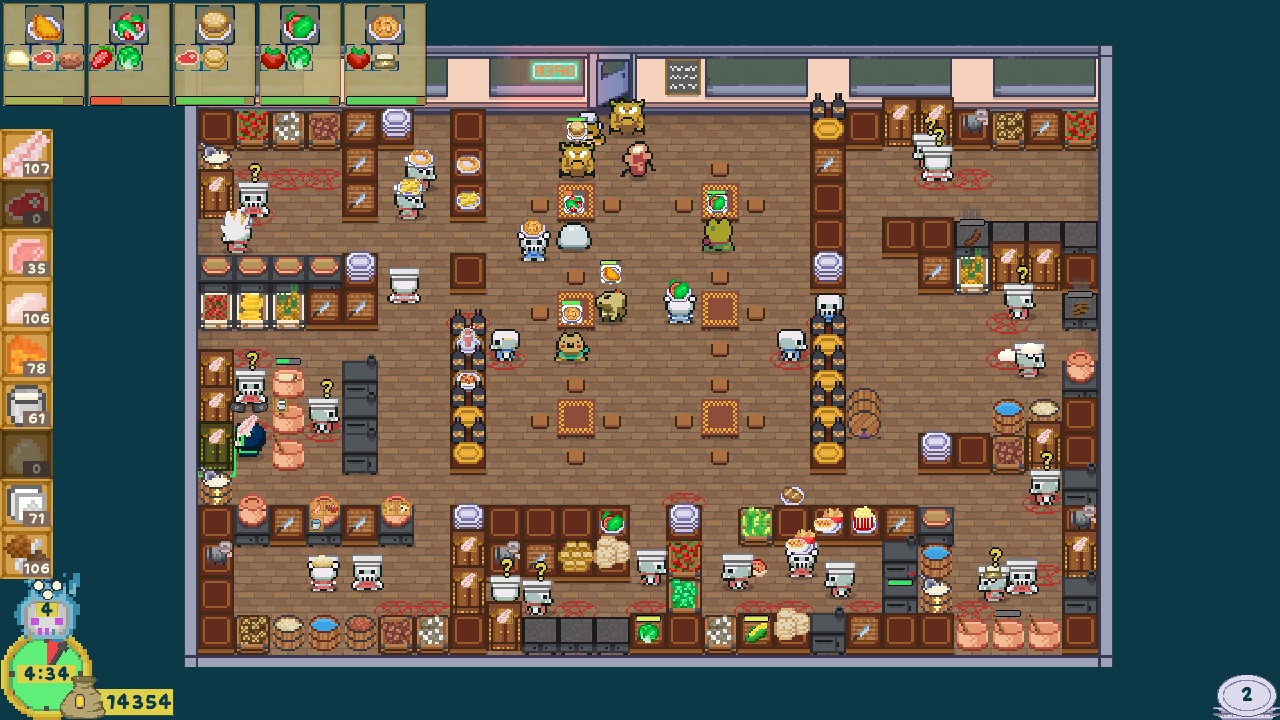Click the red timer bar under the salad order

coord(106,99)
